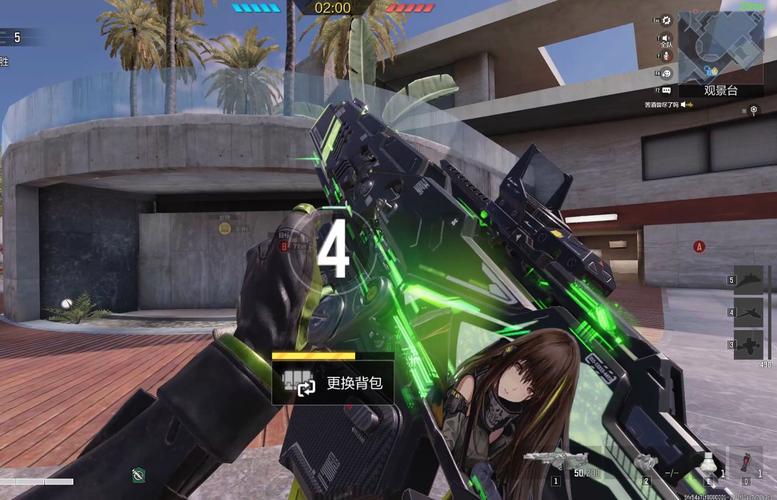Viewport: 777px width, 500px height.
Task: Toggle the 全队 team voice speaker
Action: click(666, 37)
